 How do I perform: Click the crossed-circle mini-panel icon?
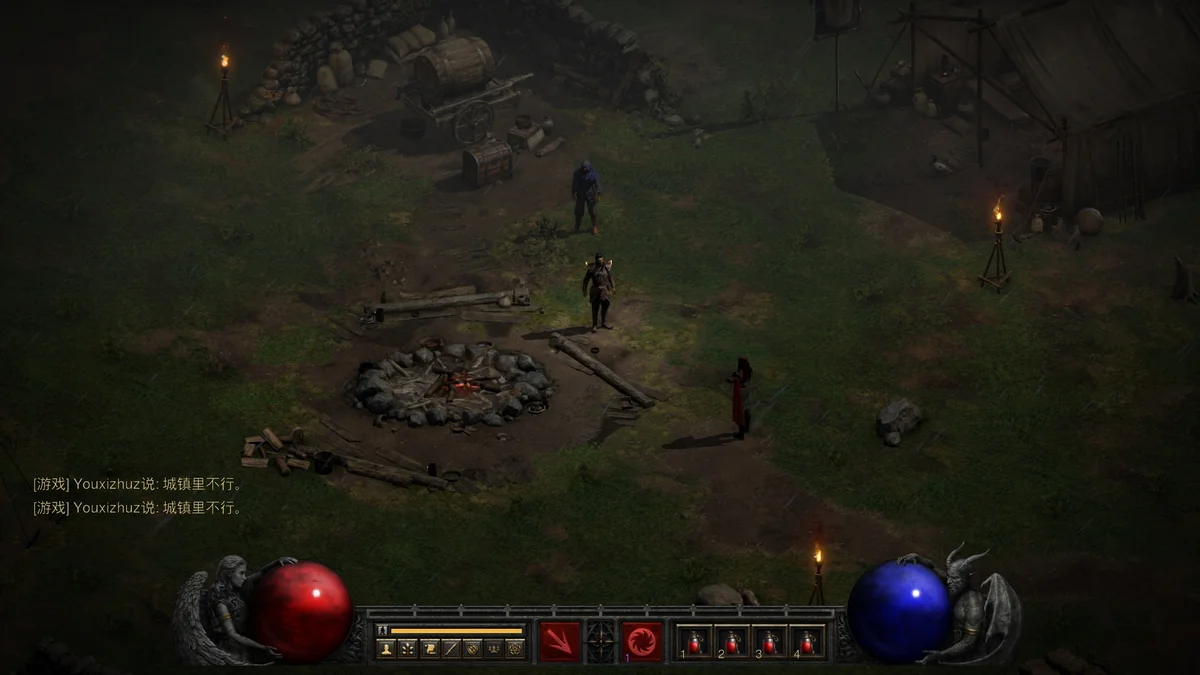(472, 649)
